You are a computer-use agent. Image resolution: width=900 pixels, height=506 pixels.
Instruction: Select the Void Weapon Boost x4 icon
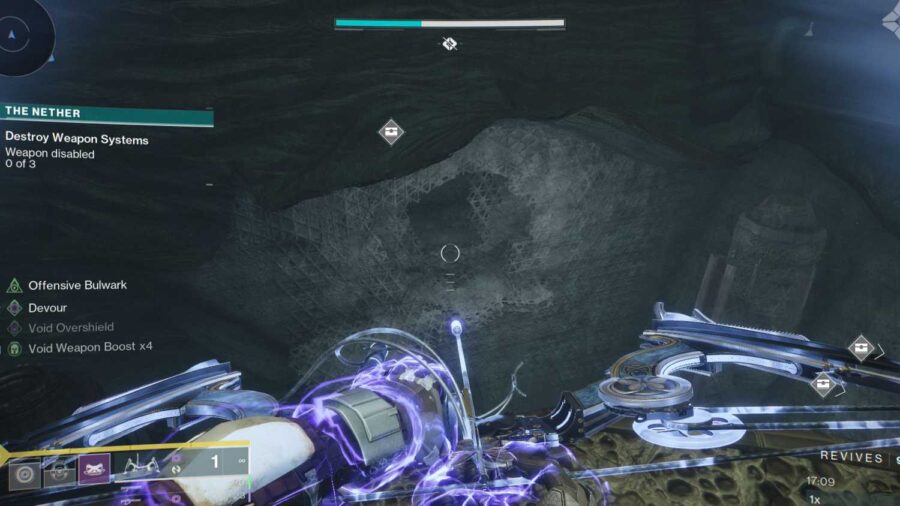pyautogui.click(x=14, y=348)
